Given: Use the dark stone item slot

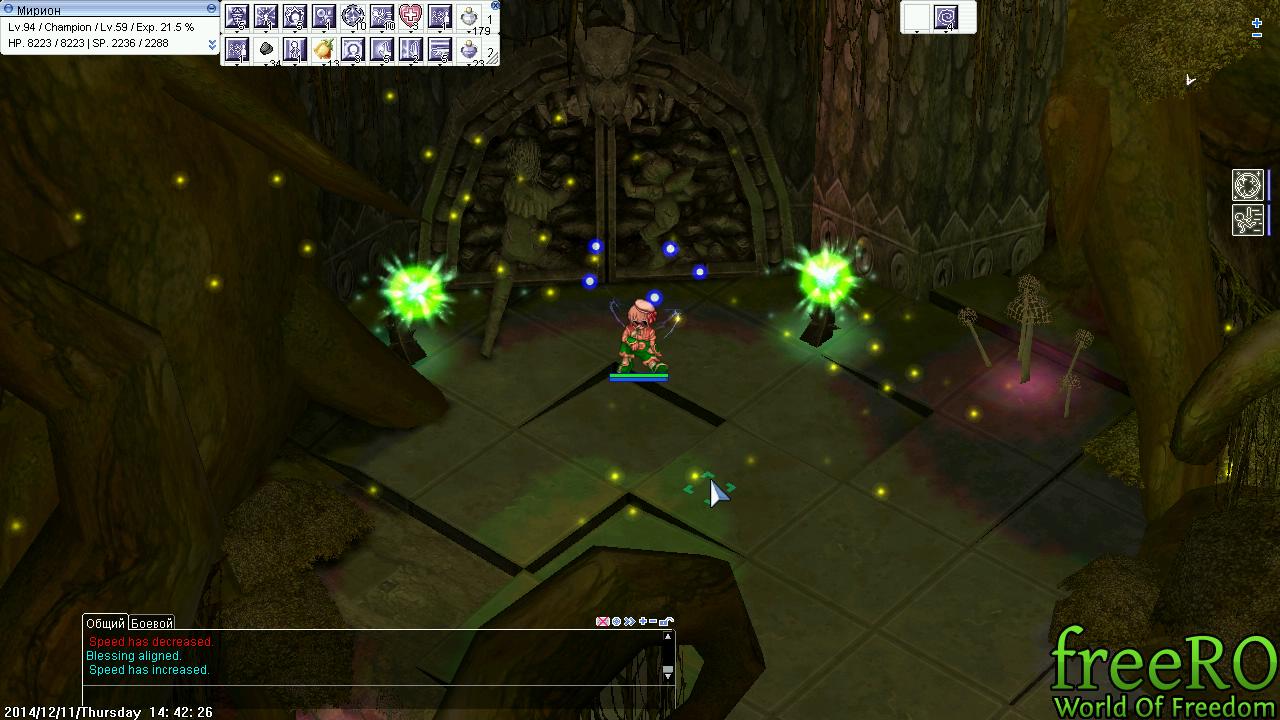Looking at the screenshot, I should pyautogui.click(x=266, y=49).
